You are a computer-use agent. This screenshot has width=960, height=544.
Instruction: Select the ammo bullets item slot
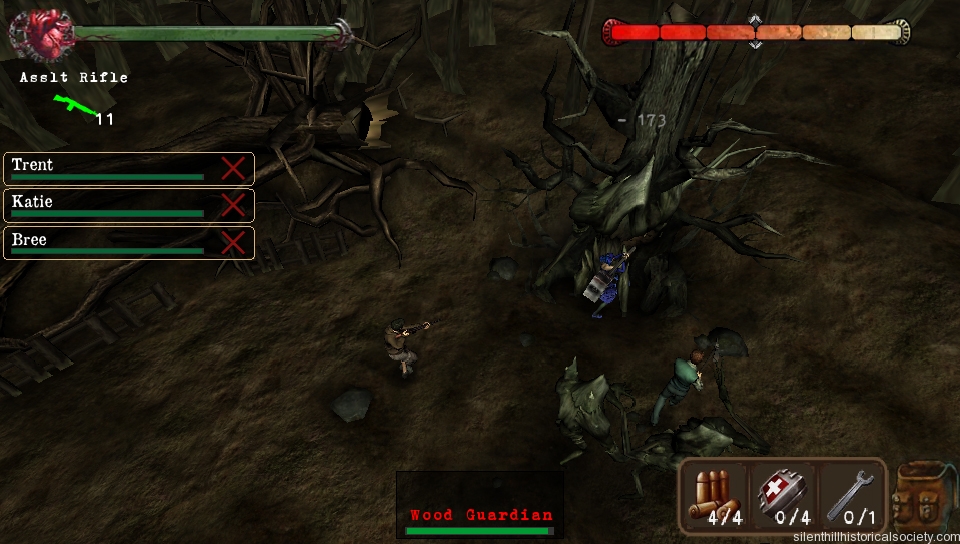[x=716, y=496]
